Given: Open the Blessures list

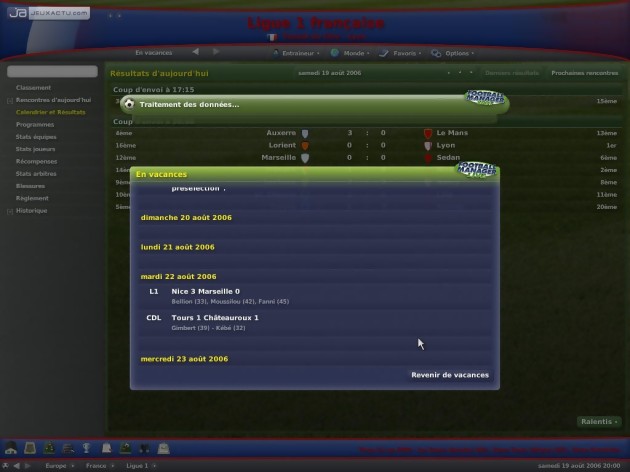Looking at the screenshot, I should coord(31,186).
